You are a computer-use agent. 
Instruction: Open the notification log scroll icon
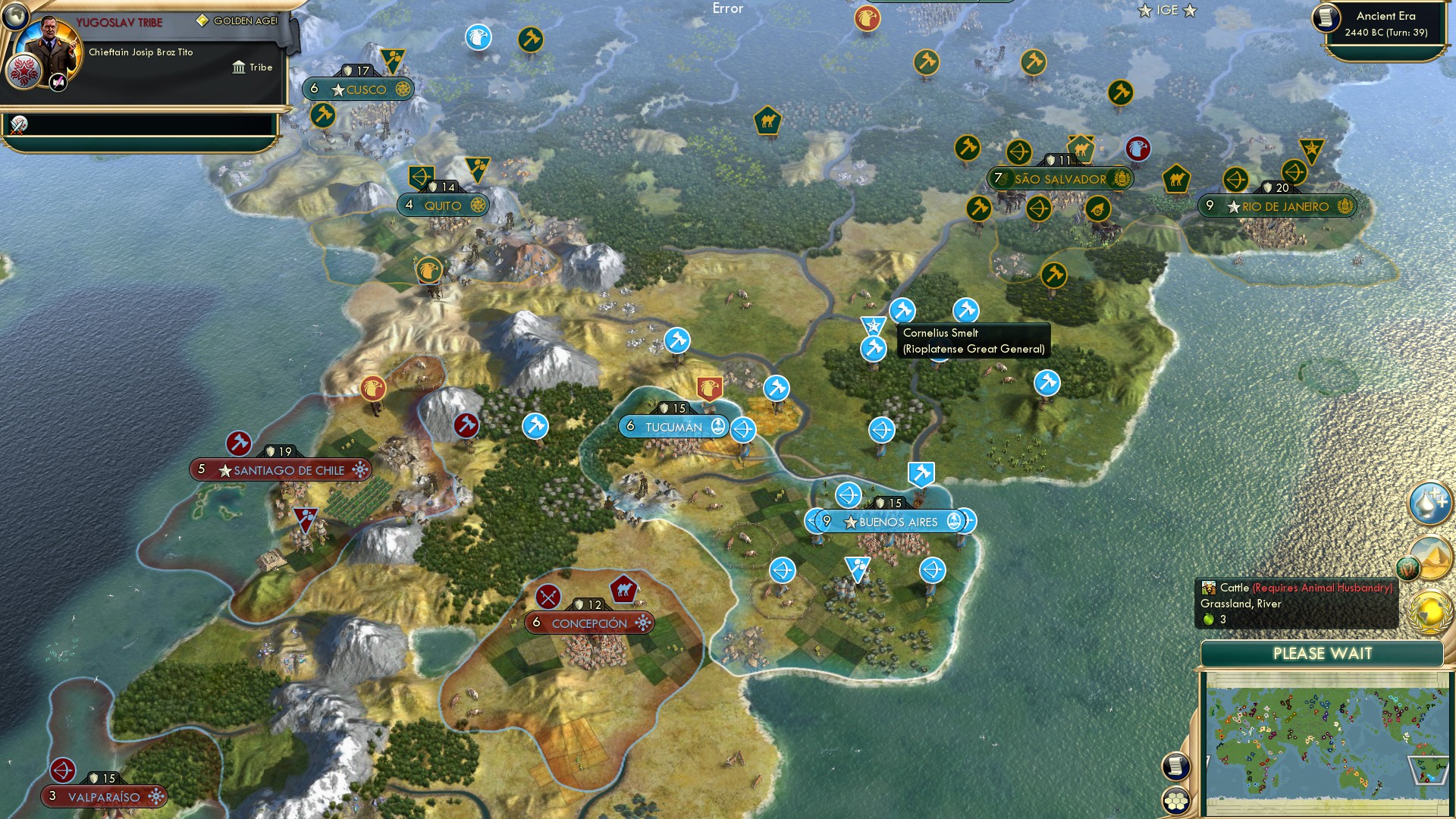tap(1175, 767)
